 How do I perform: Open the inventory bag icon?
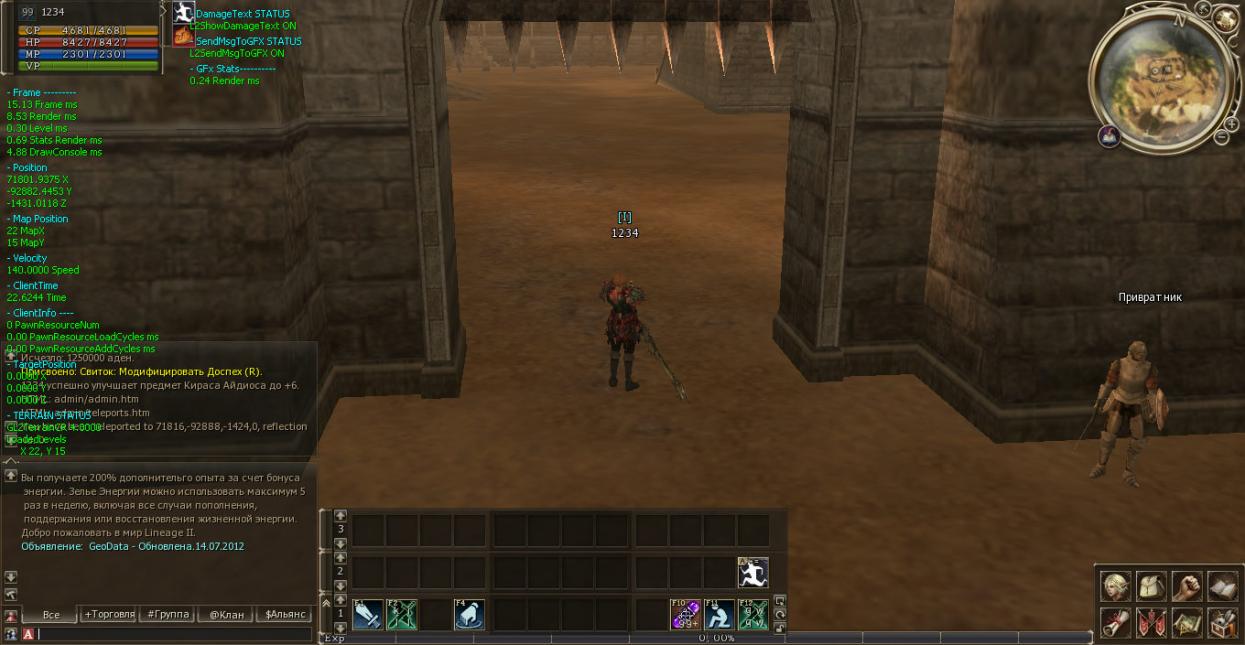click(x=1151, y=586)
